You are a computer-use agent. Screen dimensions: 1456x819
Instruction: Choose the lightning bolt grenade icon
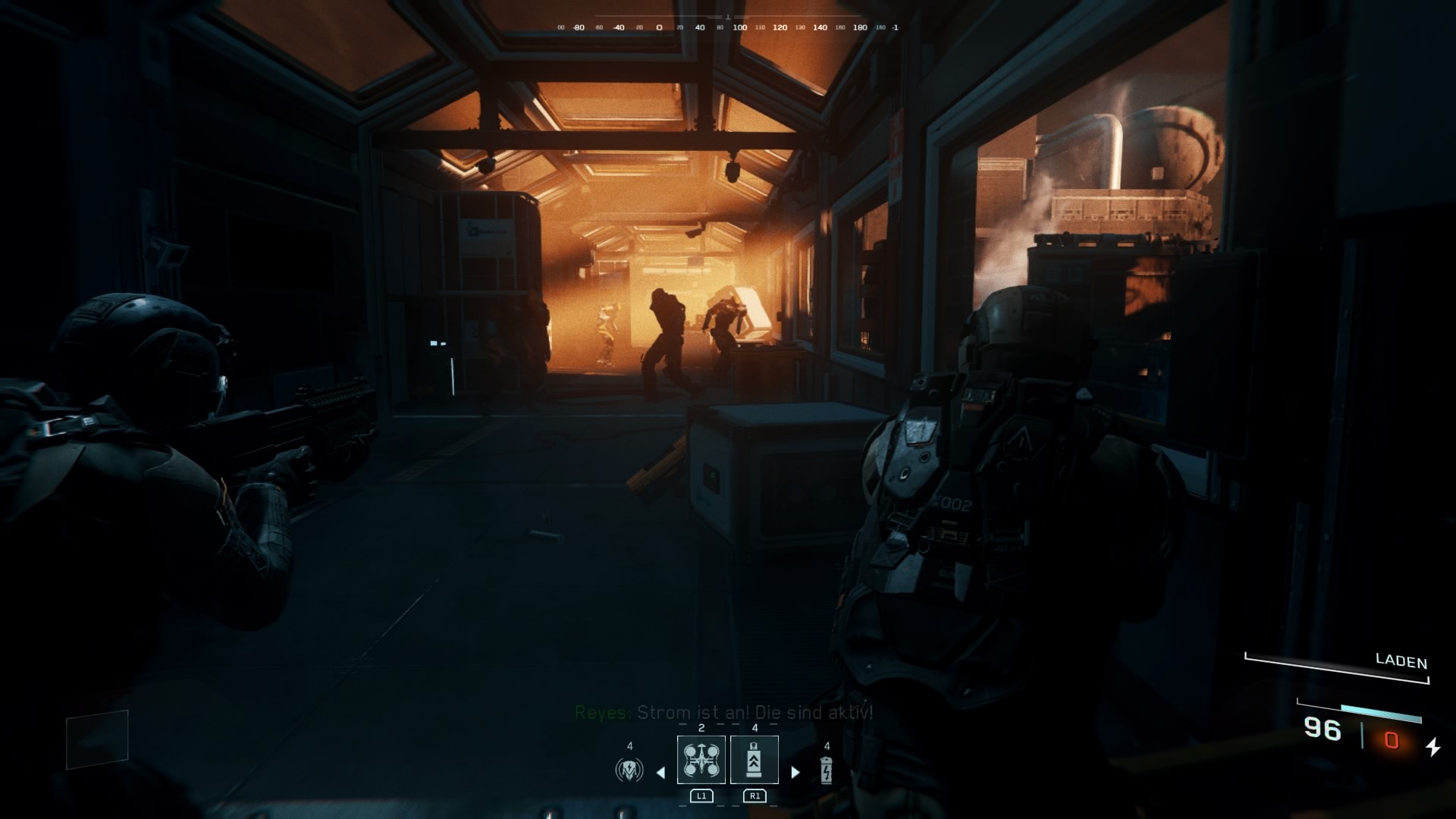point(827,770)
